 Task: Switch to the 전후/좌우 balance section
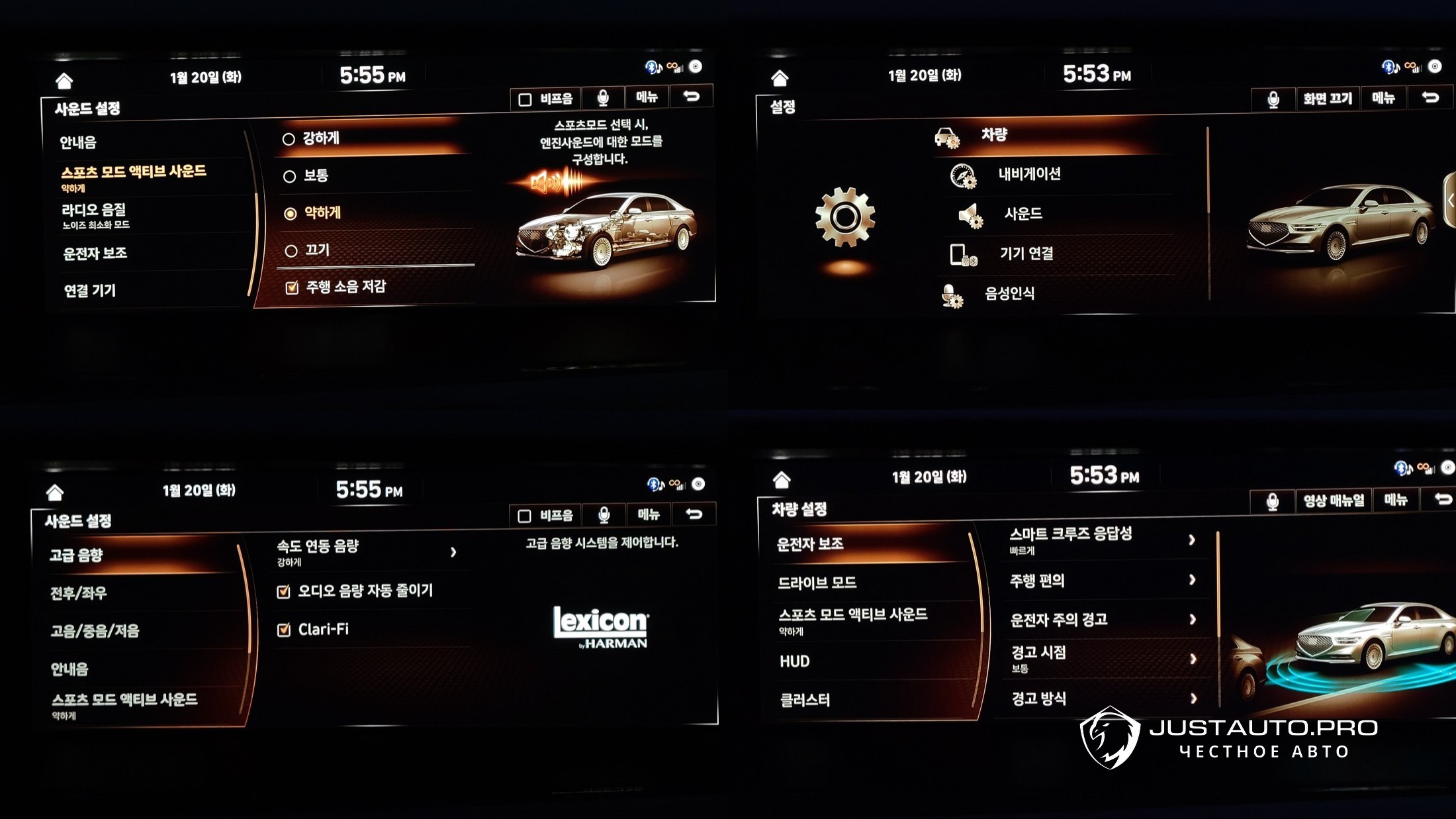[x=79, y=593]
